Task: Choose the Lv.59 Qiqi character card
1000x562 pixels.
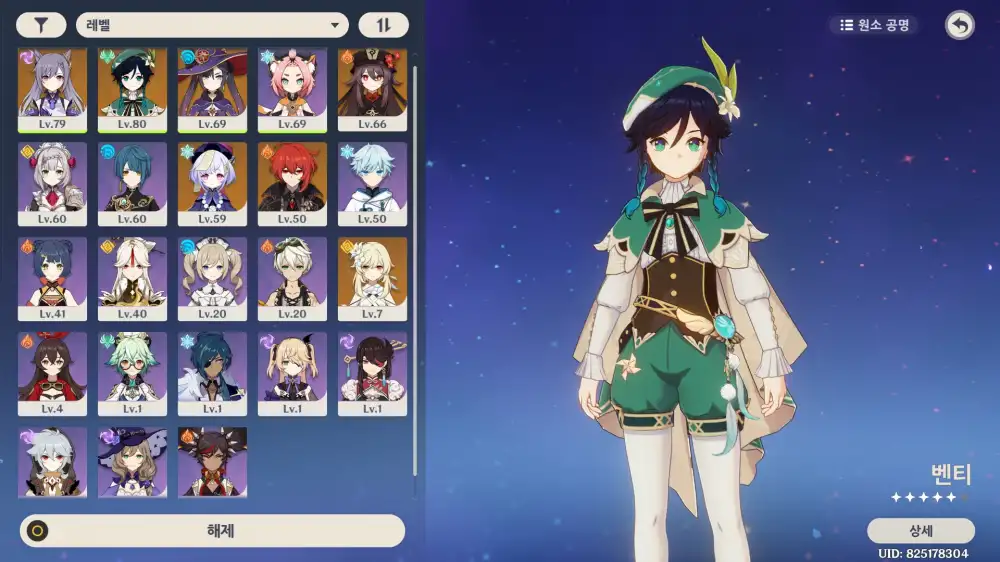Action: coord(212,183)
